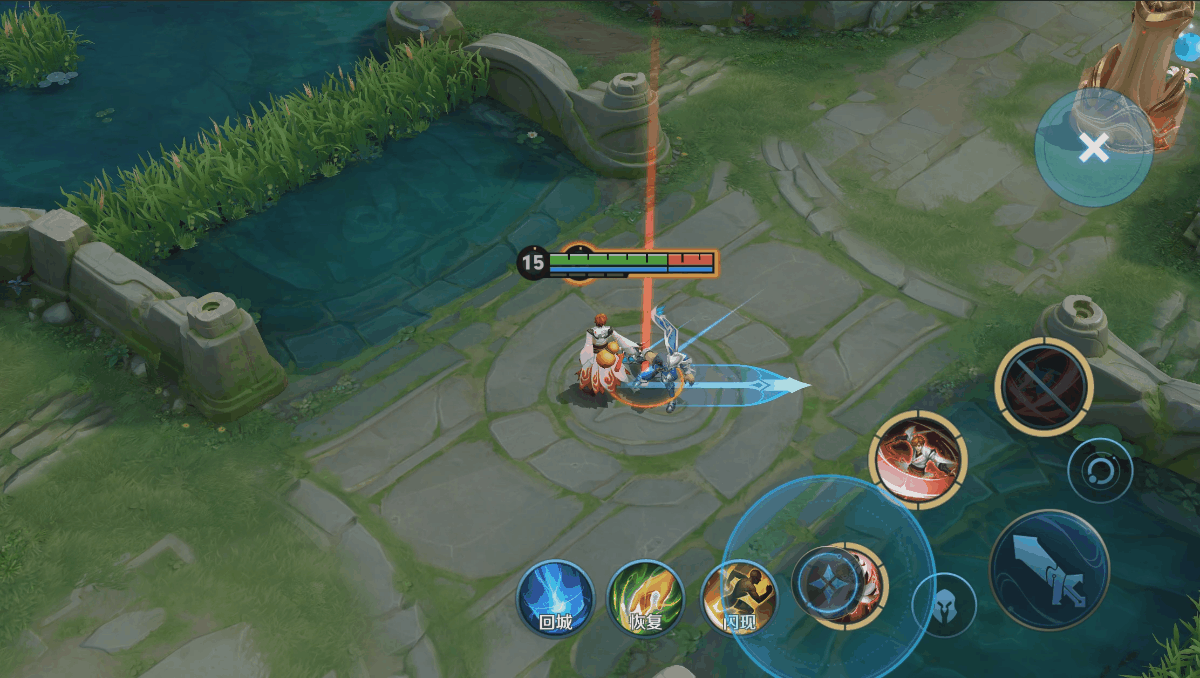The height and width of the screenshot is (678, 1200).
Task: Tap the circular arrow swap button
Action: coord(1100,470)
